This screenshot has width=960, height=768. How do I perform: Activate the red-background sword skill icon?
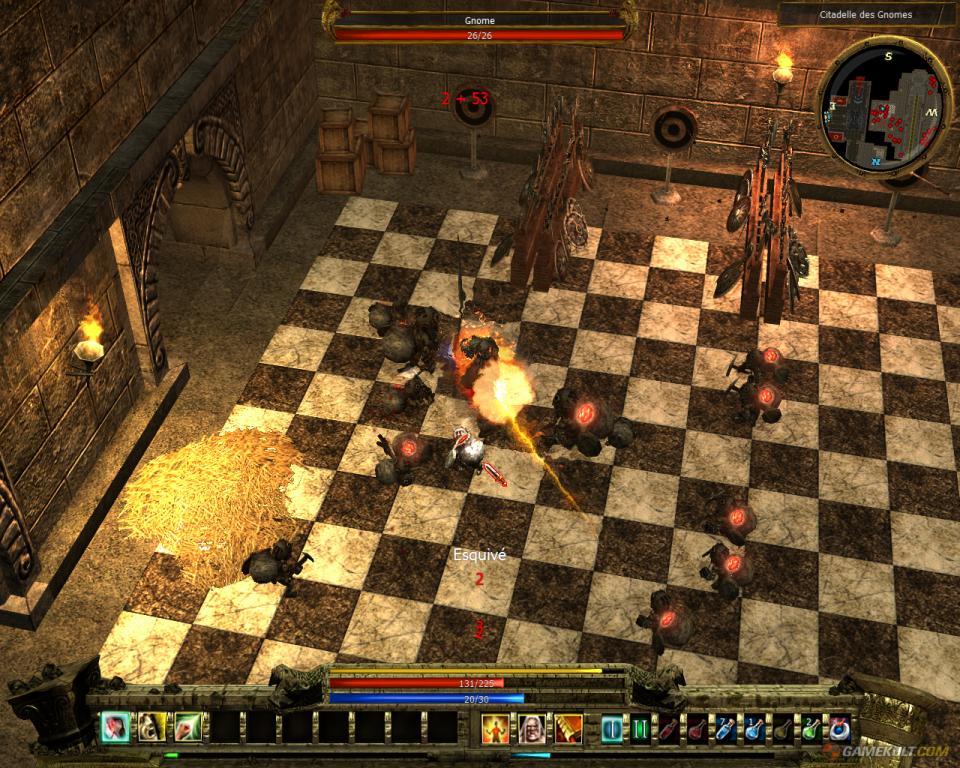point(569,728)
